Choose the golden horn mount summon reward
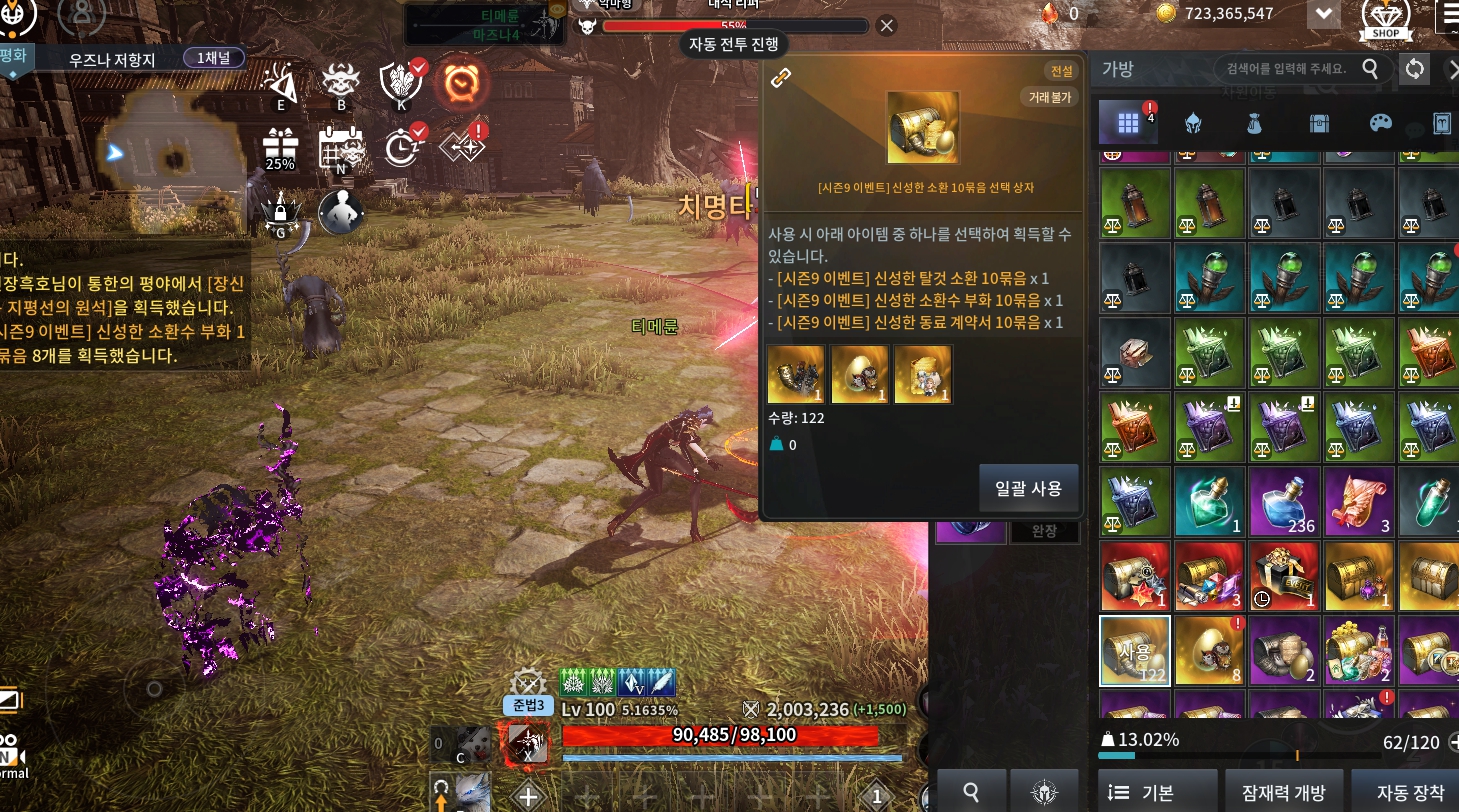Viewport: 1459px width, 812px height. (x=796, y=374)
